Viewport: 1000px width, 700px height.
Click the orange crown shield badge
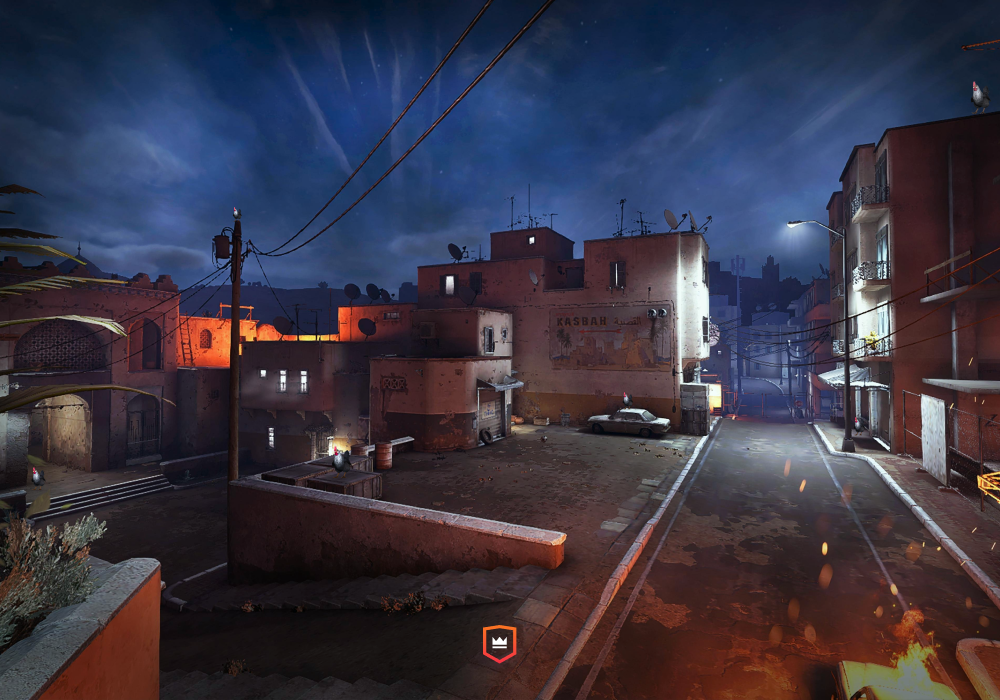pos(499,643)
